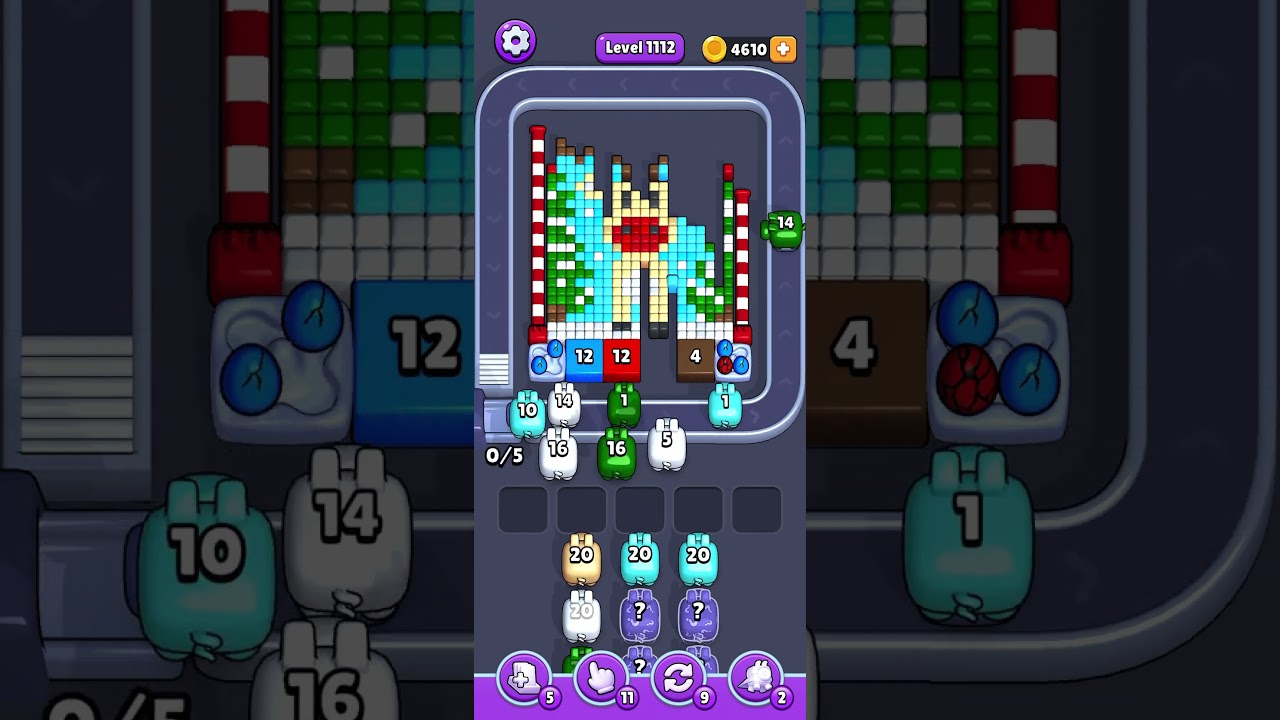
Task: Activate the hand pointer booster
Action: coord(600,678)
